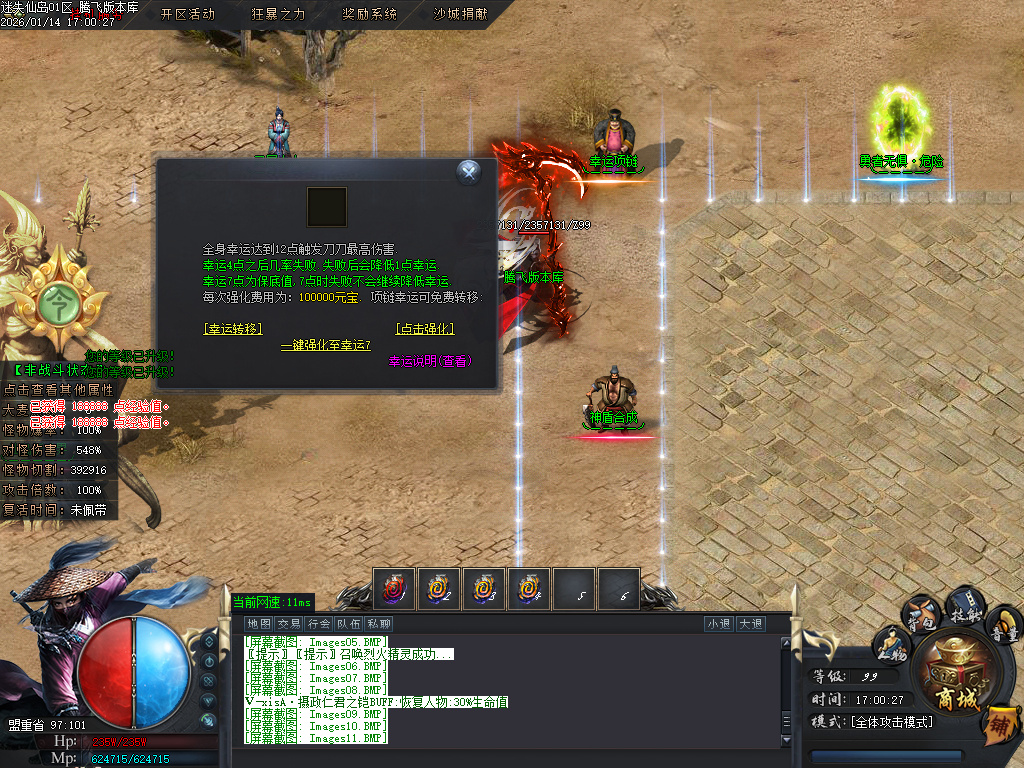Open the 狂暴之力 menu

278,14
